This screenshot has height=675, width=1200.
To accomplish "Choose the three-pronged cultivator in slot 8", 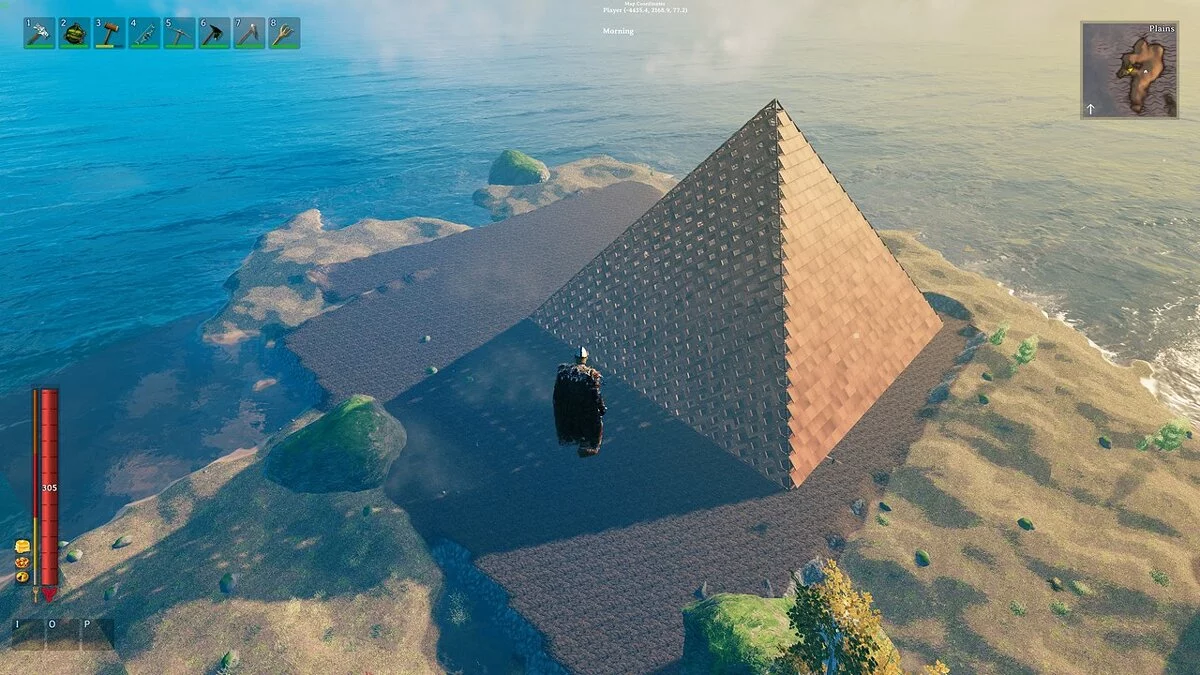I will point(284,33).
